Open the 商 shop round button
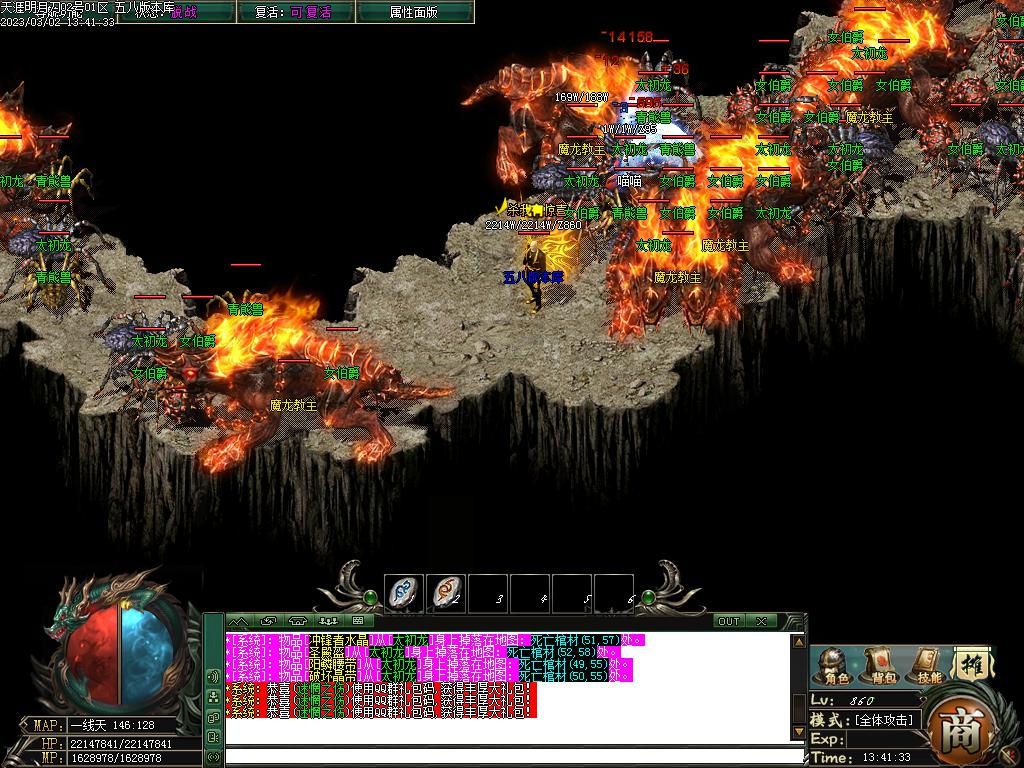 point(953,729)
